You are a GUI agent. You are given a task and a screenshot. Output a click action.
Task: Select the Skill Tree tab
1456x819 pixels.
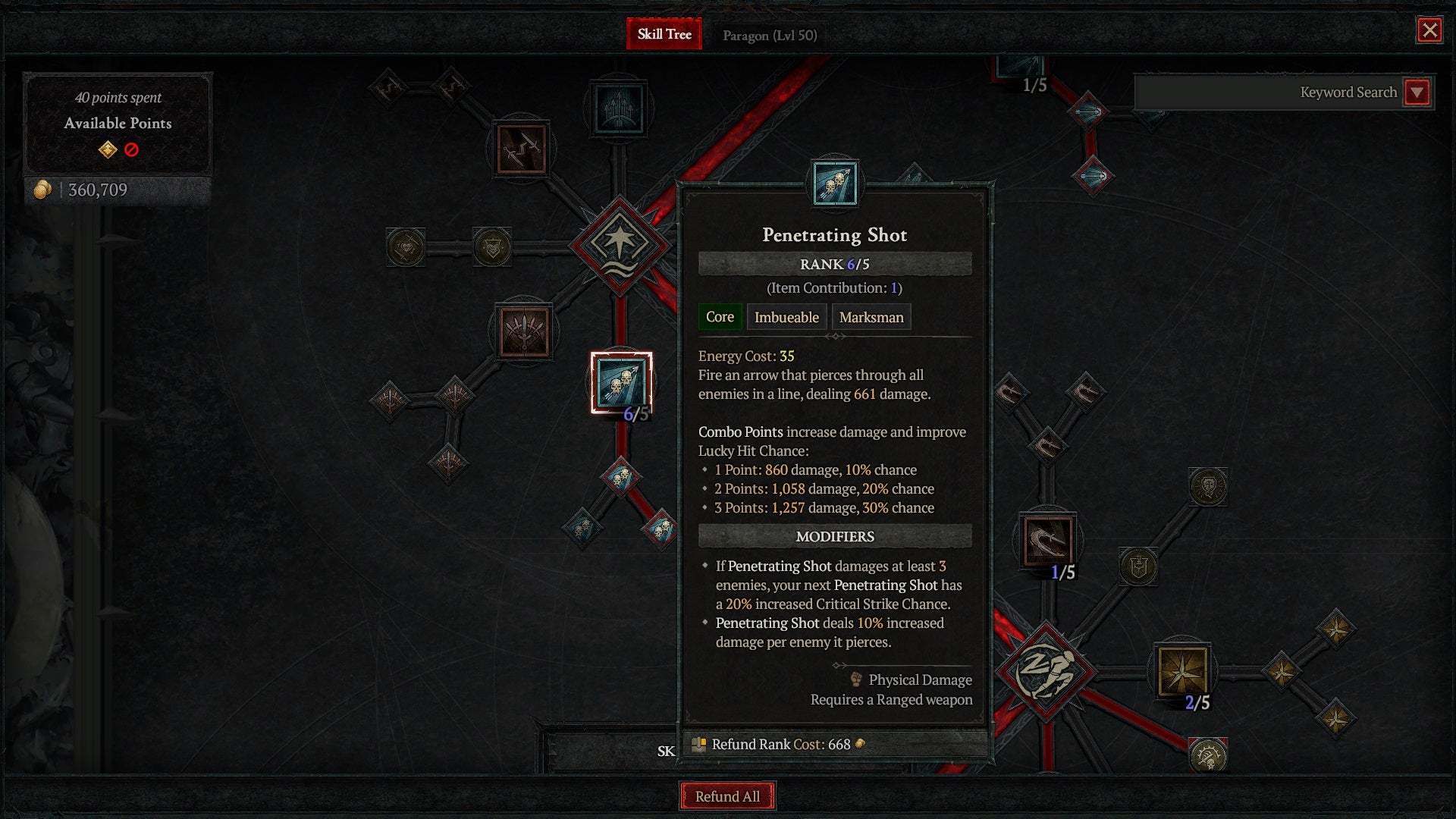coord(664,34)
